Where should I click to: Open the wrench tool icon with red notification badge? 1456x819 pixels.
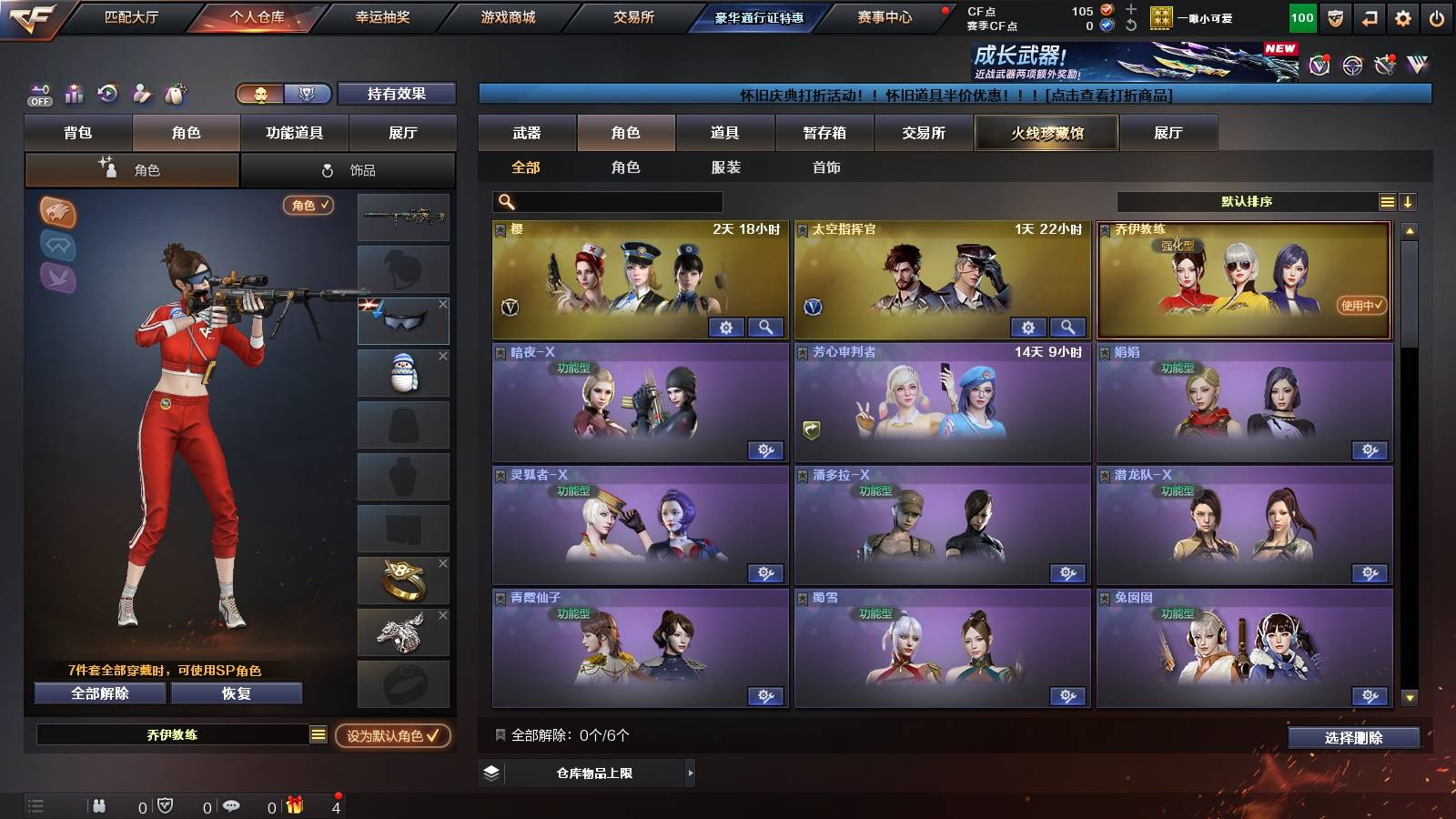1384,64
